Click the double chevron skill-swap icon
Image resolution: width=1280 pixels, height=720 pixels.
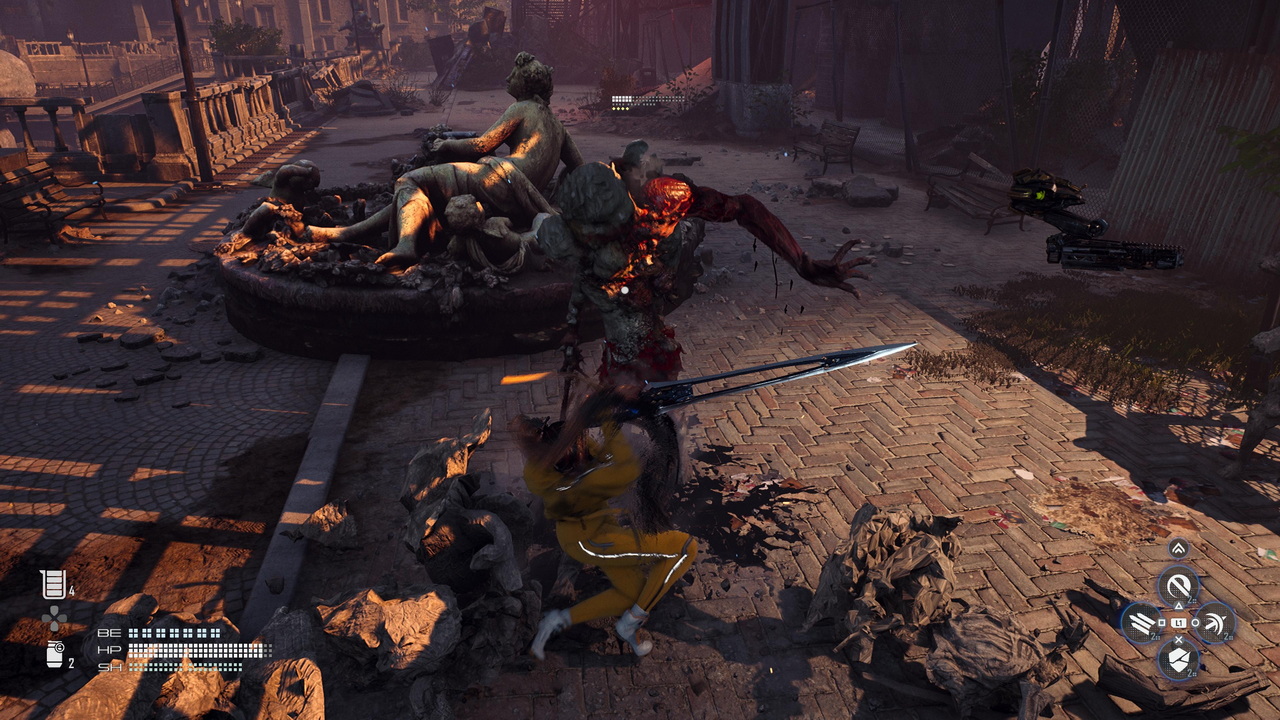click(x=1178, y=548)
